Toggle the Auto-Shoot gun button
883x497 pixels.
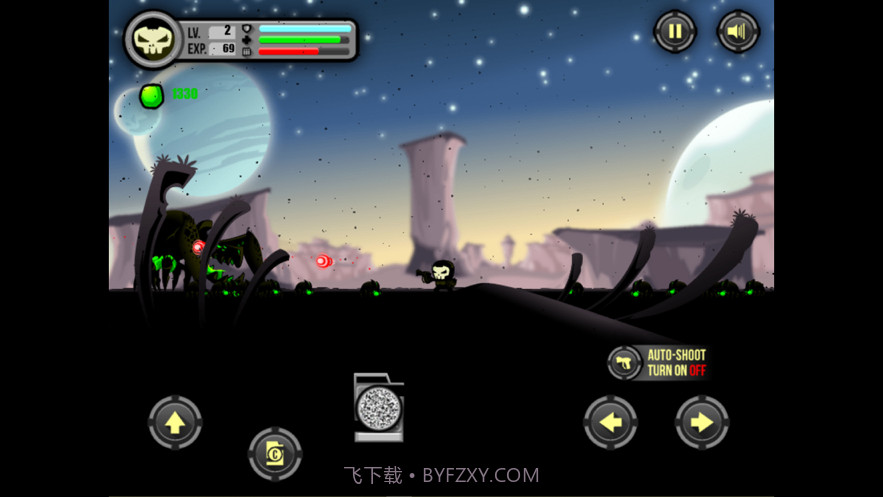[625, 362]
